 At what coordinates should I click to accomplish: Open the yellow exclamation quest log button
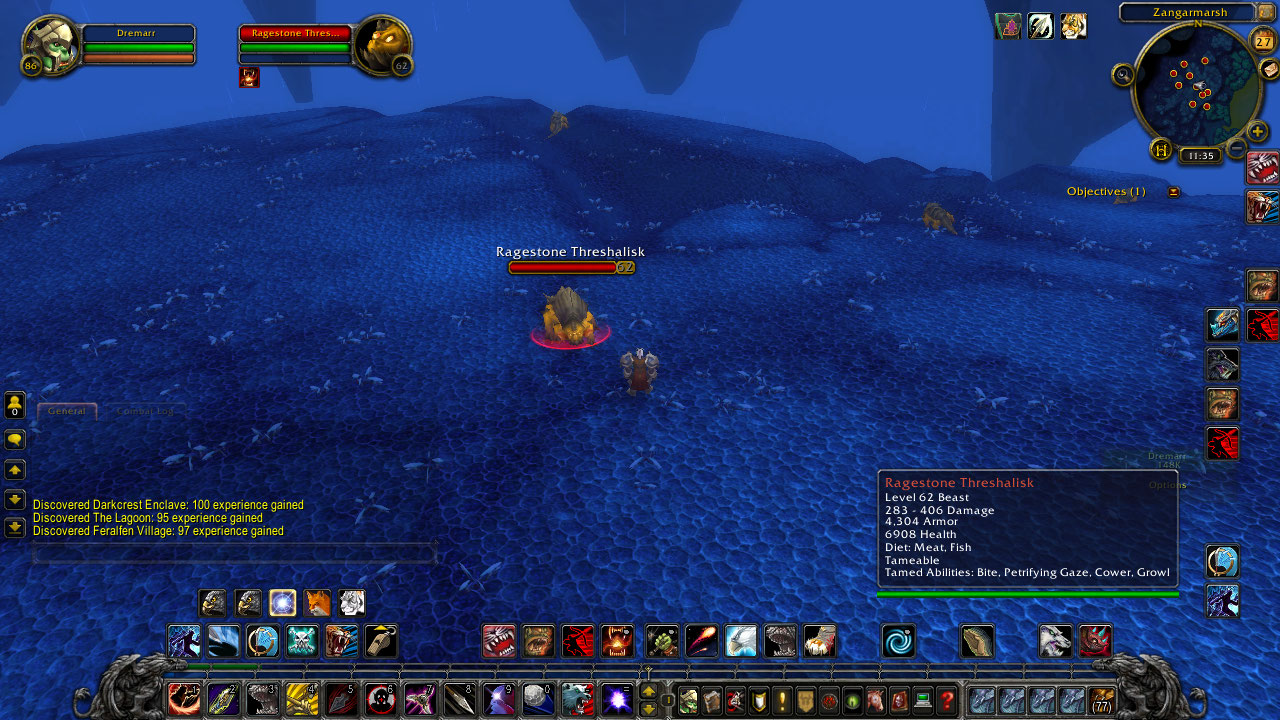pyautogui.click(x=782, y=700)
